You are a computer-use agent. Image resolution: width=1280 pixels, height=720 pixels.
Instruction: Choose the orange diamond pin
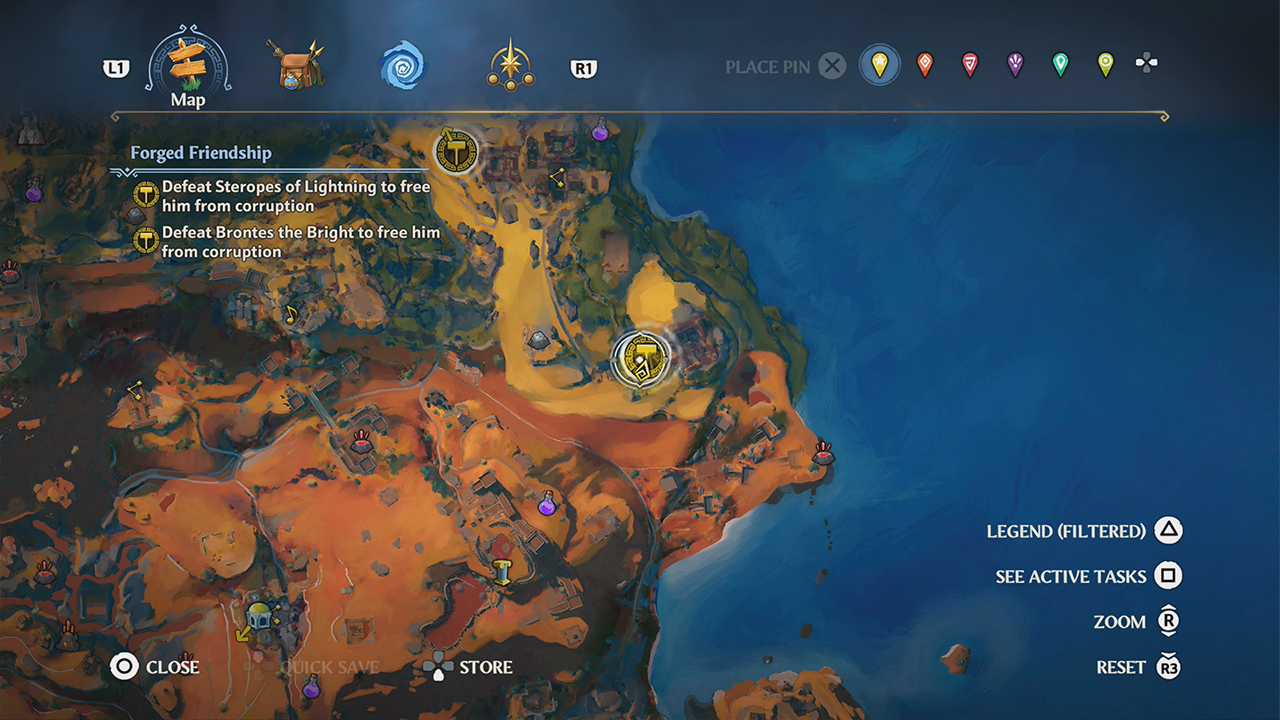(925, 66)
